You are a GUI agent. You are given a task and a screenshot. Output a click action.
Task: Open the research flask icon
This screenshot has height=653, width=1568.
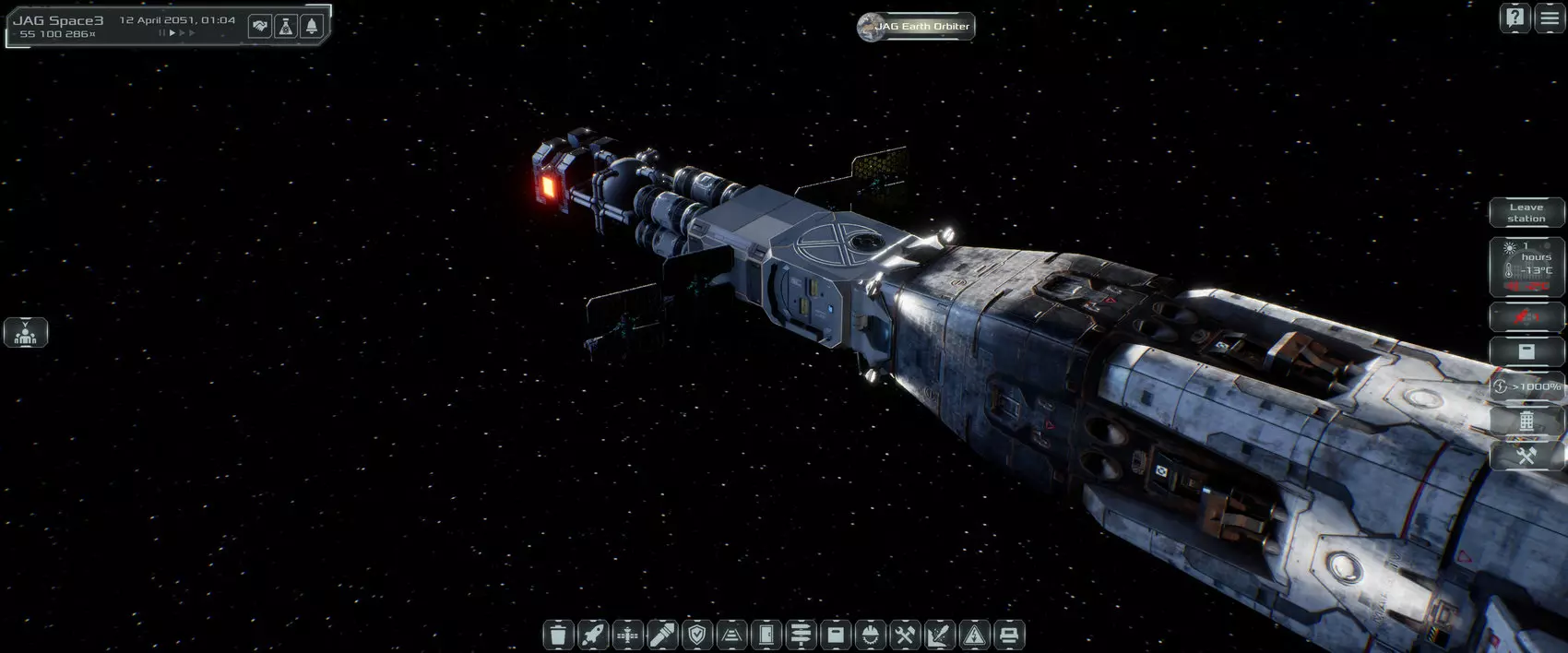[x=286, y=27]
